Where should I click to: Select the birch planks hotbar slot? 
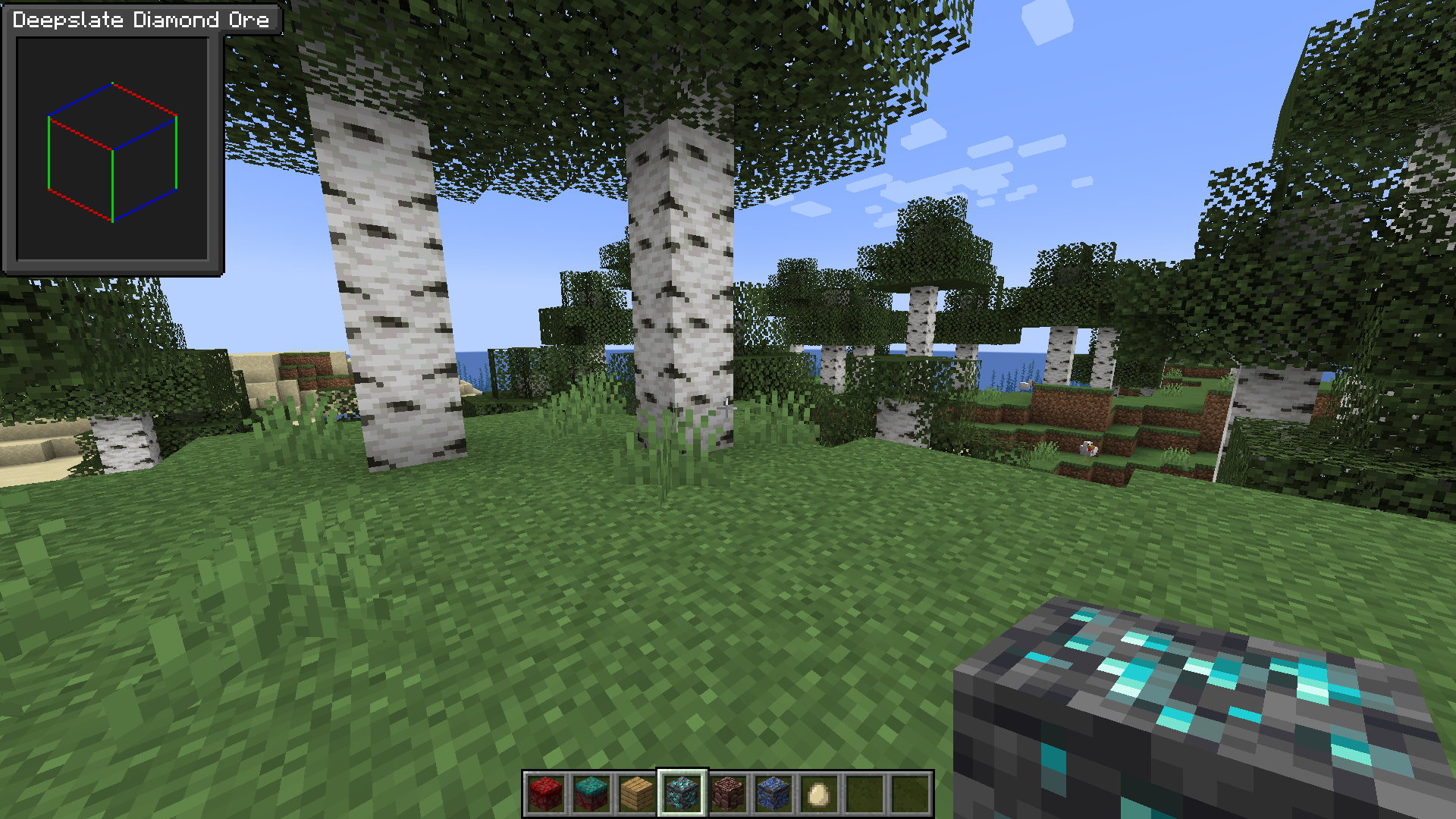(636, 795)
